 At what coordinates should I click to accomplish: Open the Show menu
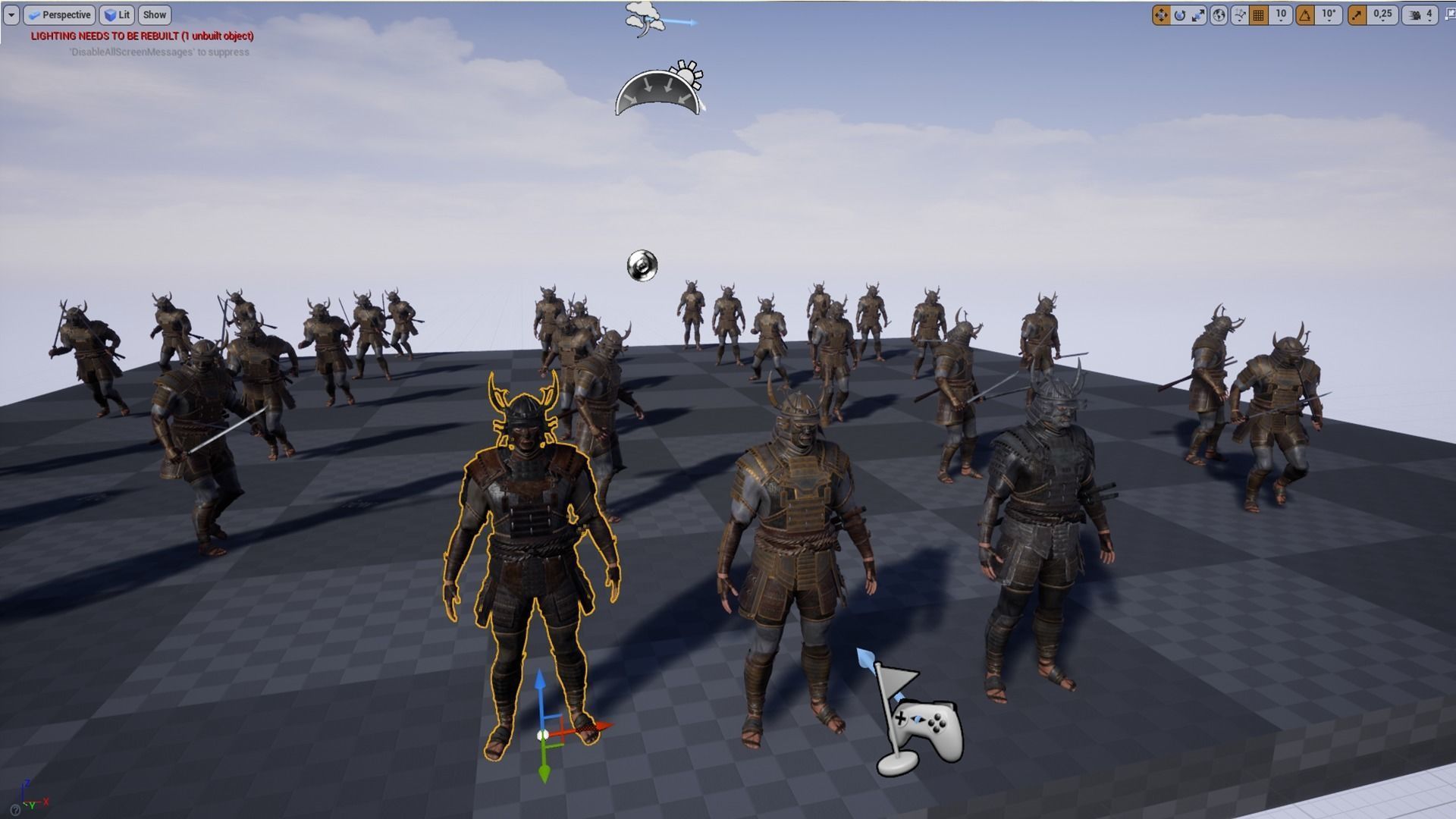tap(155, 14)
